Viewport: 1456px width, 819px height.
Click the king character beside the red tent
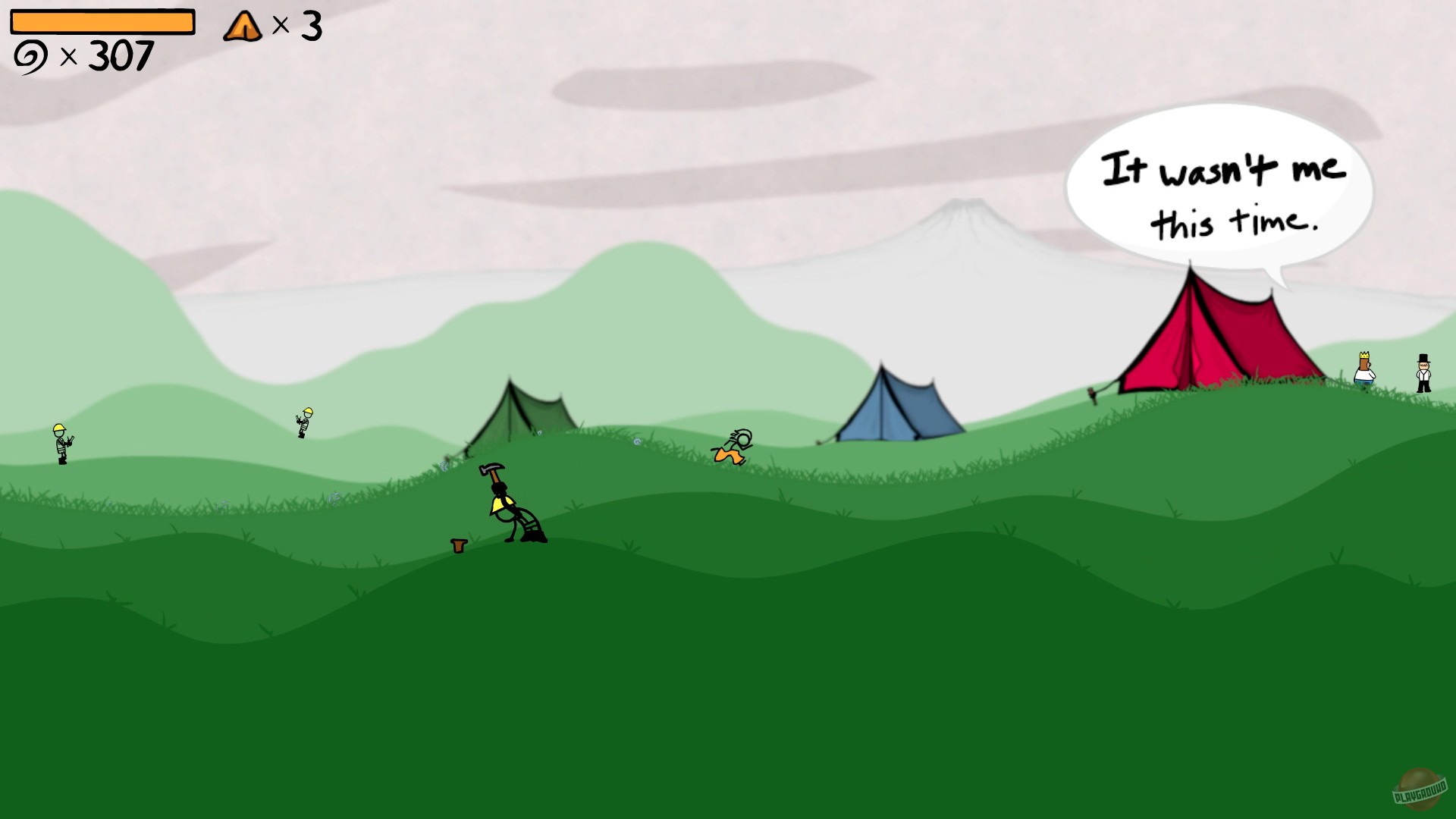[1364, 372]
